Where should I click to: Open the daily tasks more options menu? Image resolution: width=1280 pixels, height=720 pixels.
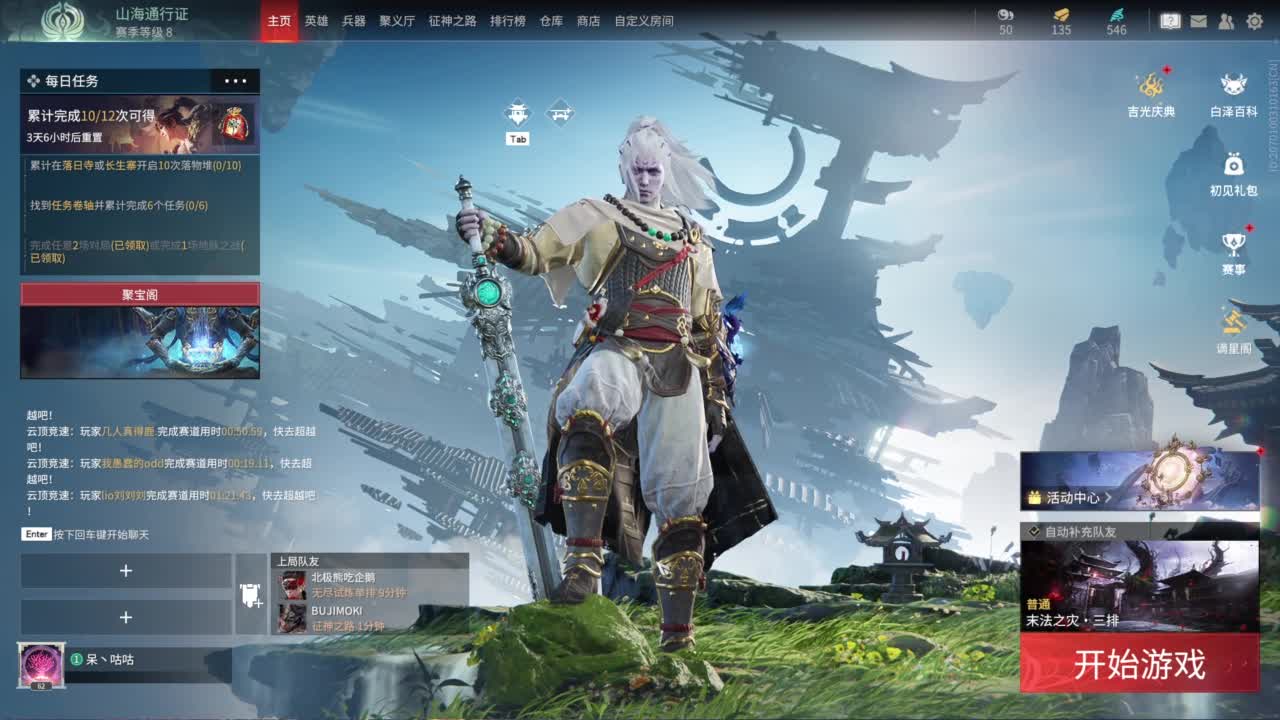238,81
